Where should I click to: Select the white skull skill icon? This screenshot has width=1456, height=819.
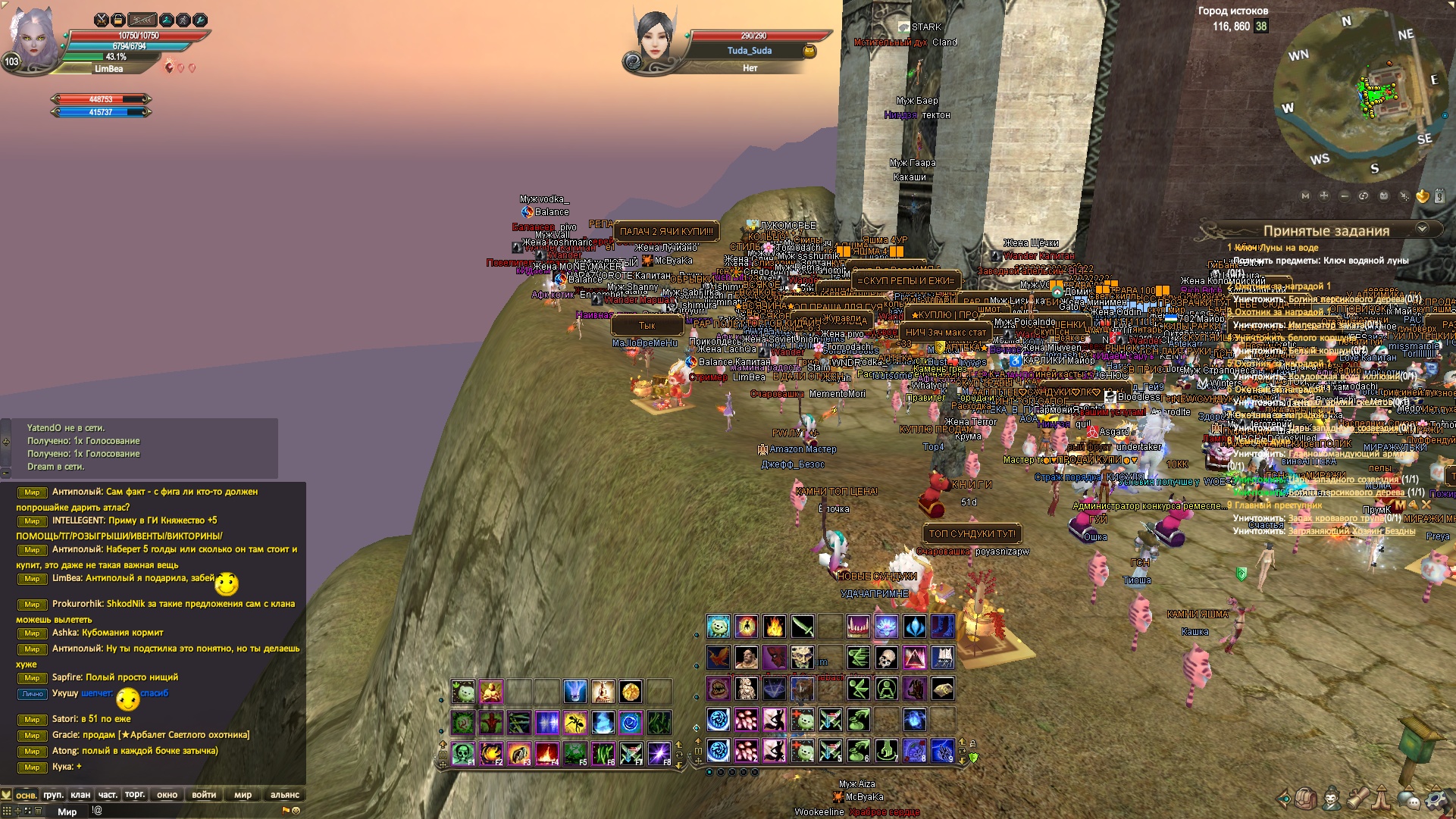tap(886, 658)
